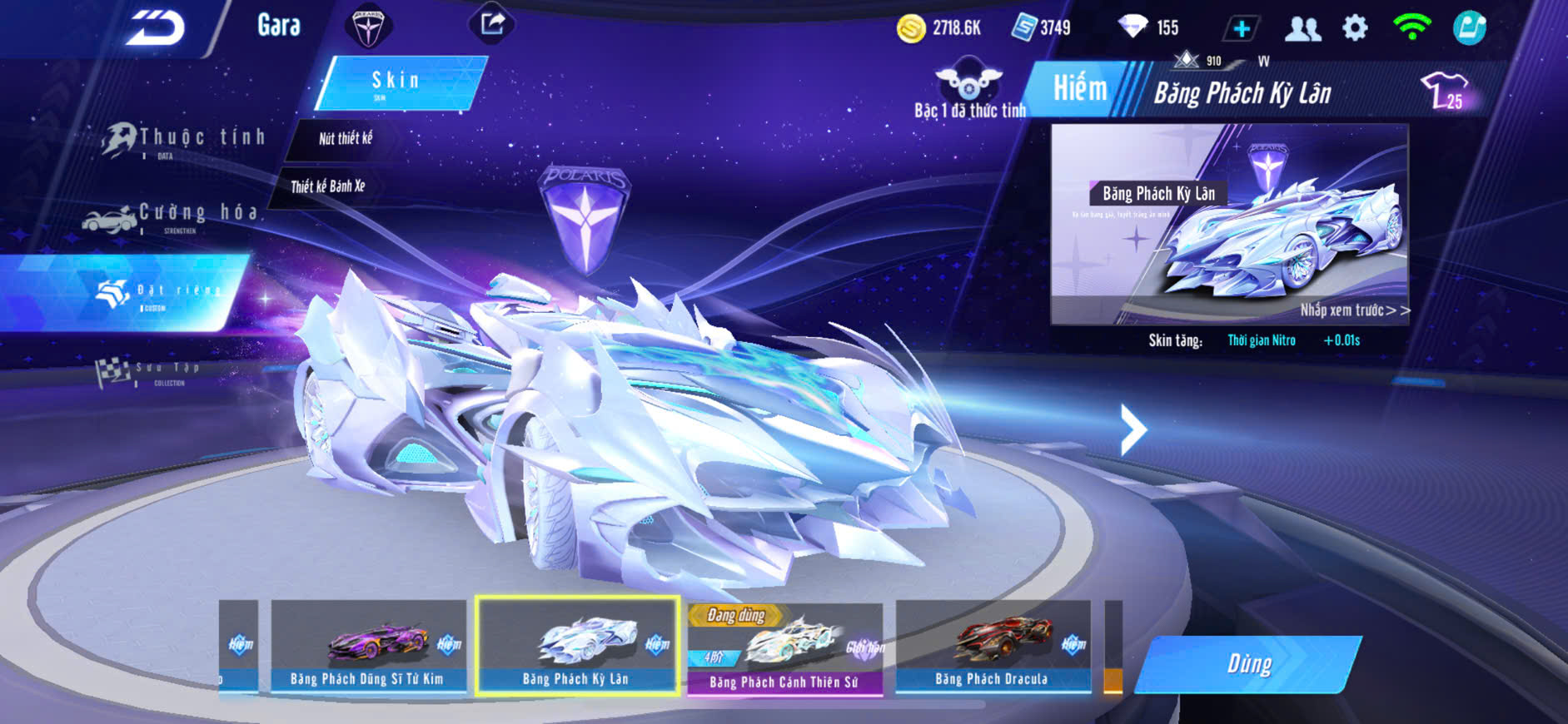Choose Băng Phách Dũng Sĩ Tử Kim skin

(367, 646)
